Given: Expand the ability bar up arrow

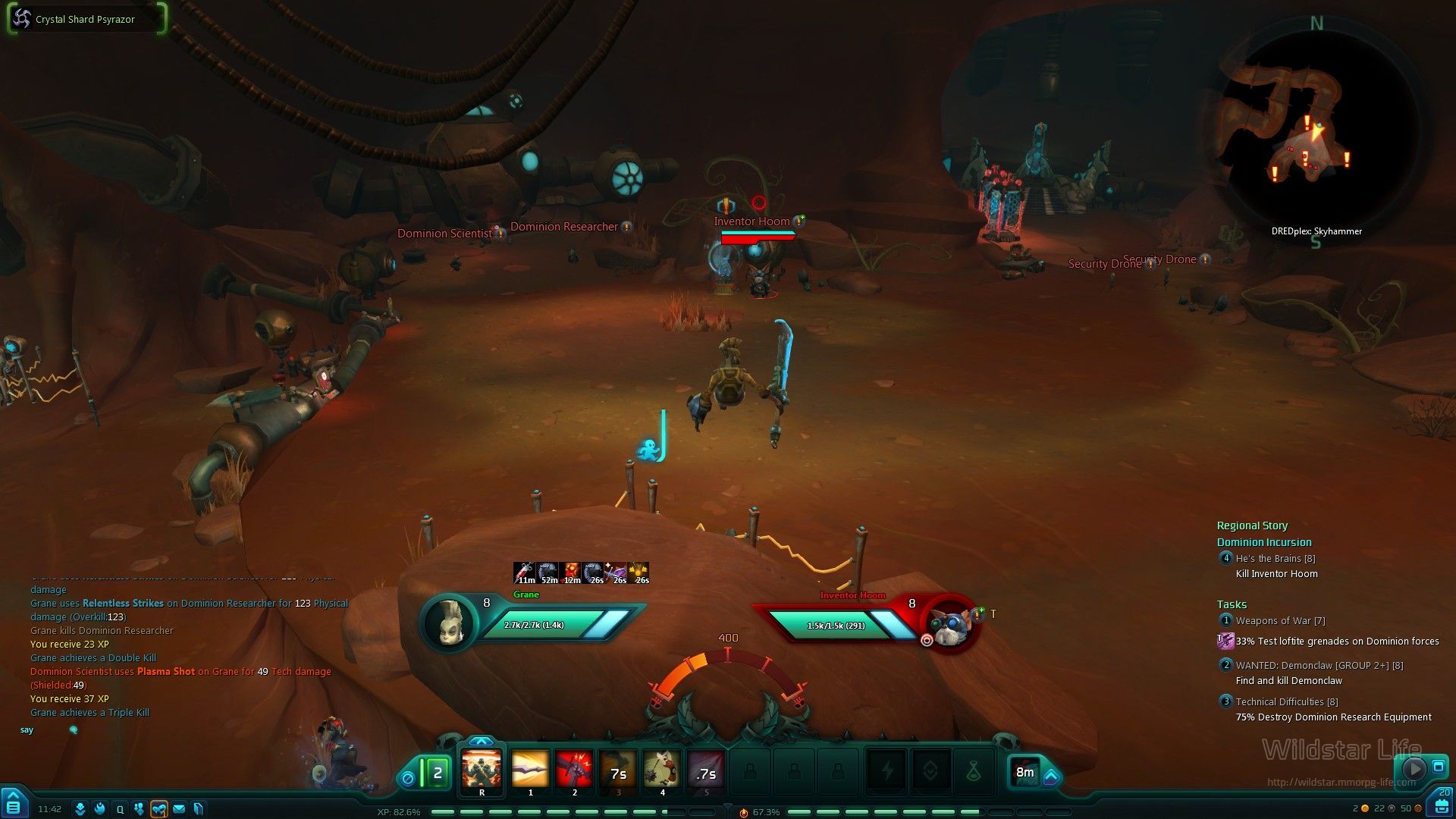Looking at the screenshot, I should pos(482,742).
